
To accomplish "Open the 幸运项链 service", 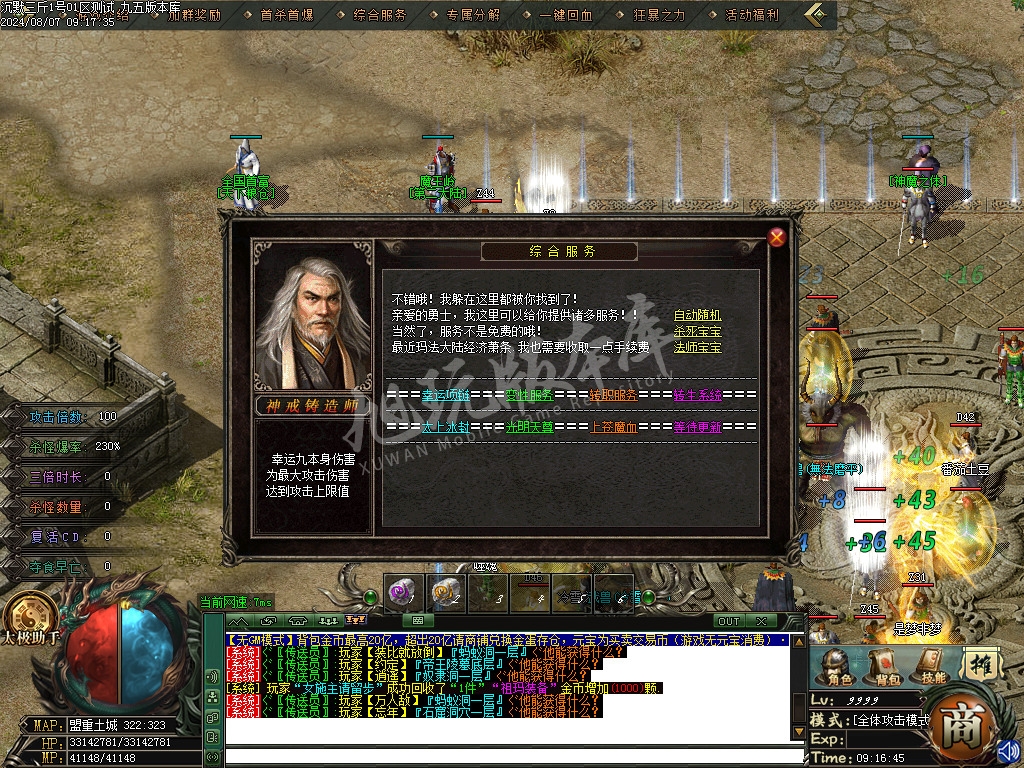I will point(445,395).
